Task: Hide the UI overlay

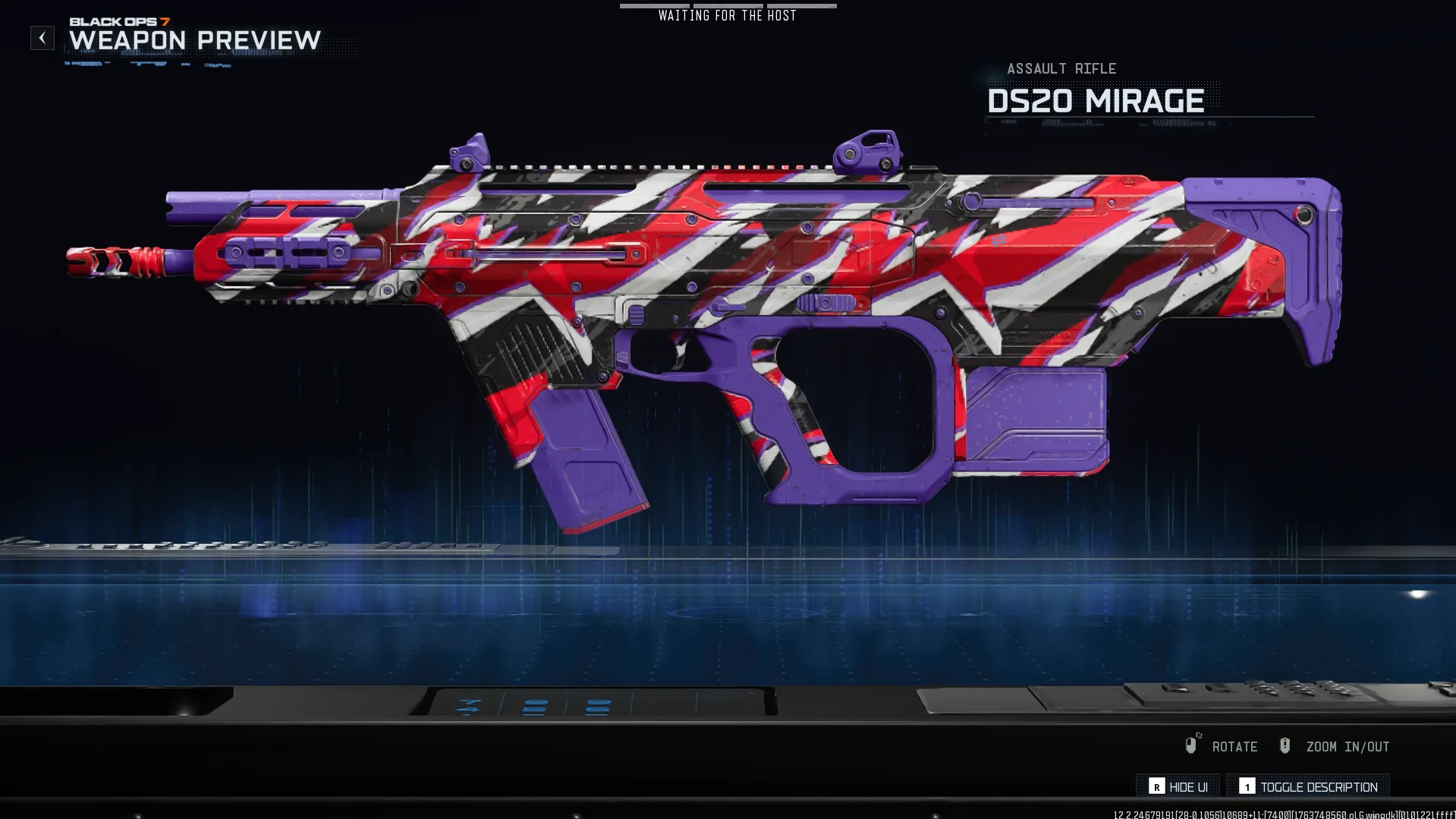Action: coord(1178,787)
